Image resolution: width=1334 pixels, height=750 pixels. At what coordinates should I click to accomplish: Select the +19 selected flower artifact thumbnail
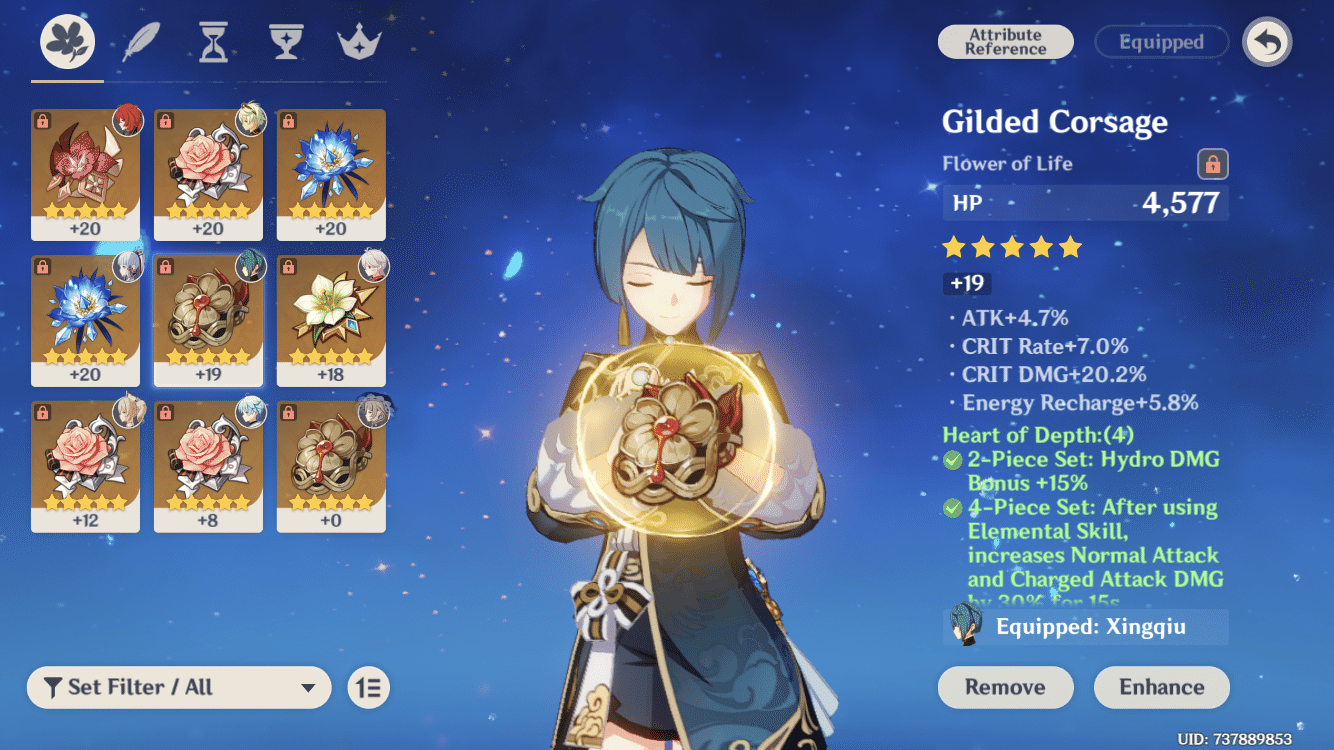point(208,320)
